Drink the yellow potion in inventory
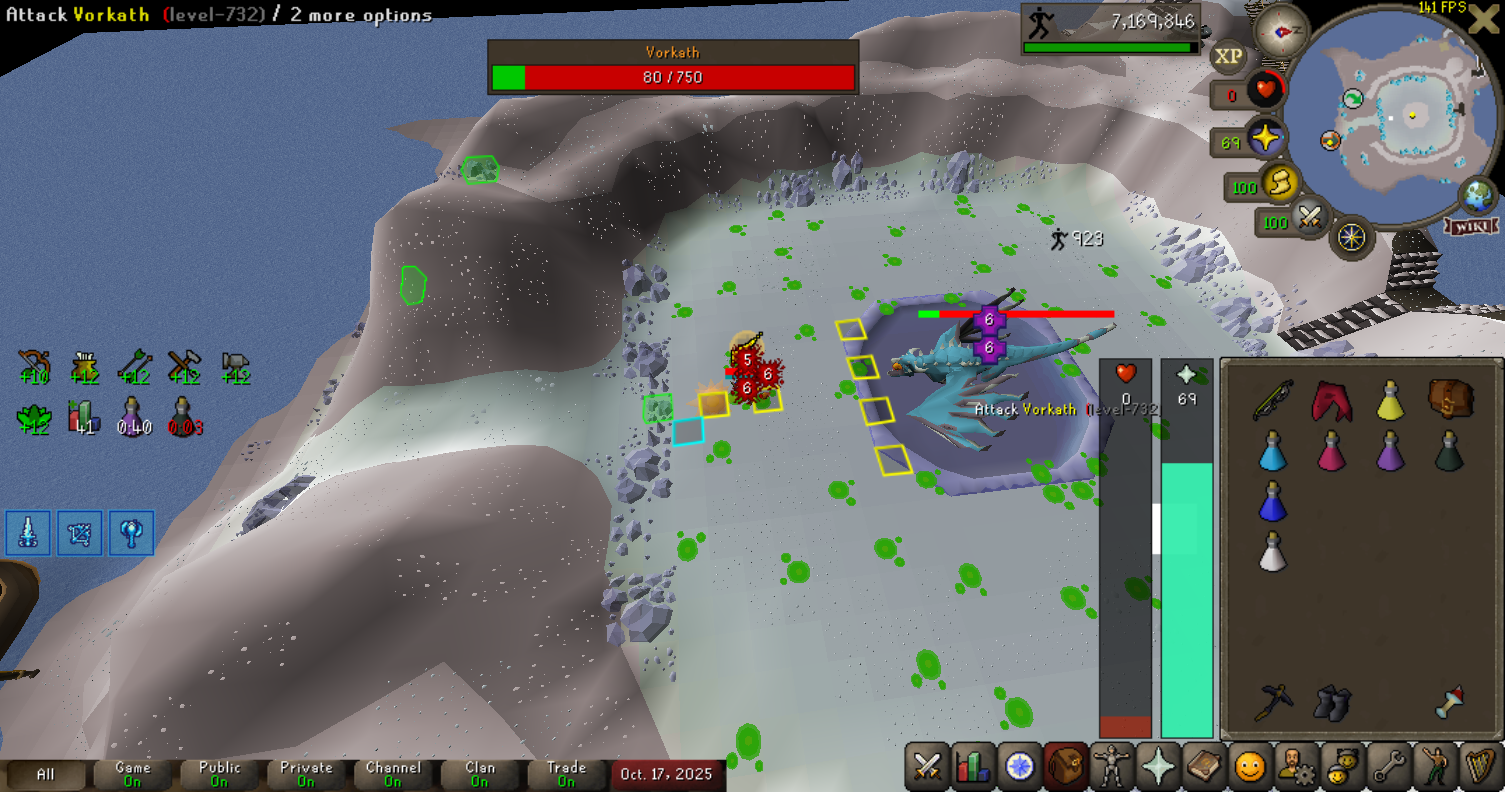 click(x=1389, y=399)
